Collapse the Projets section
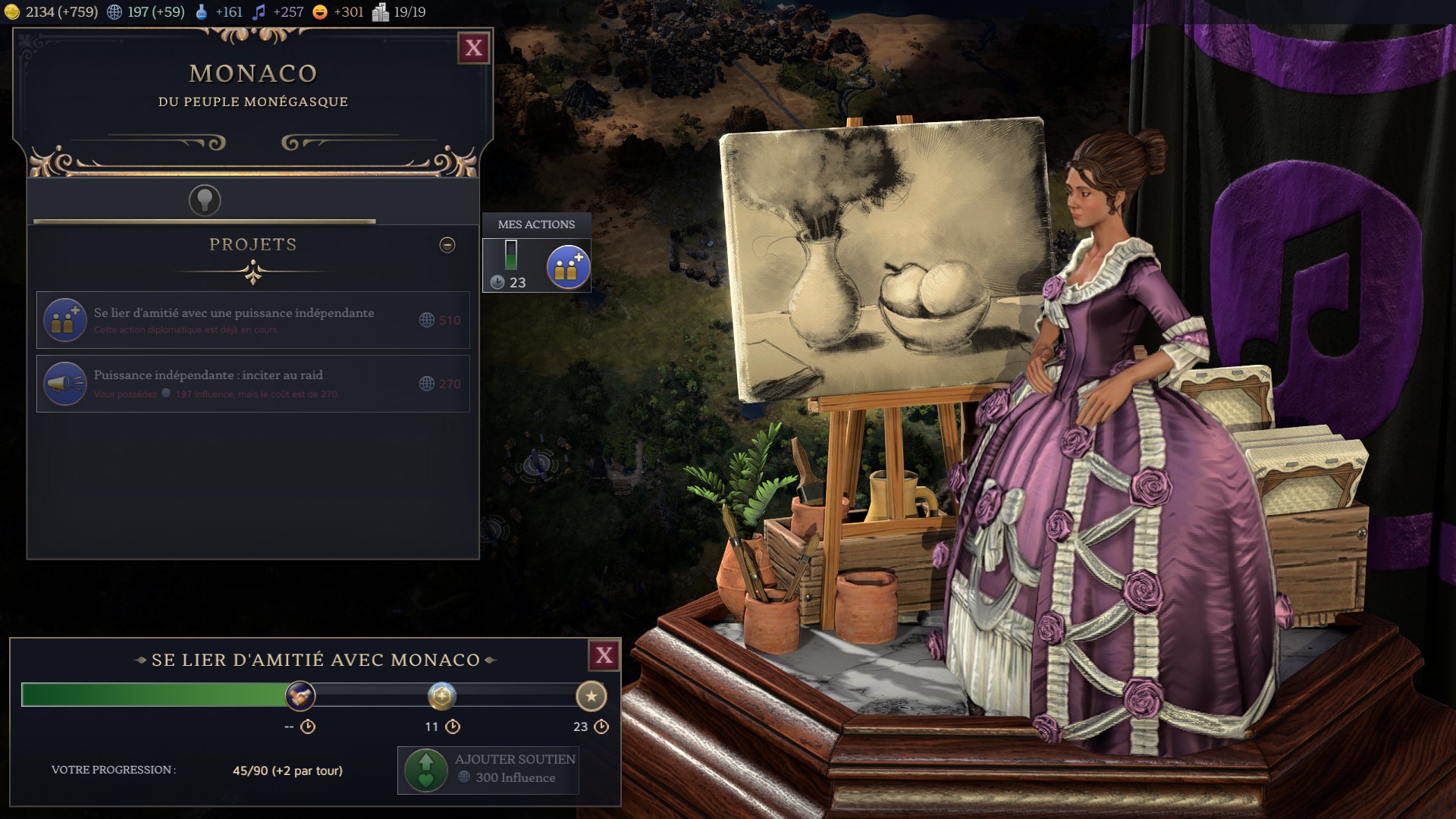The height and width of the screenshot is (819, 1456). click(x=447, y=245)
